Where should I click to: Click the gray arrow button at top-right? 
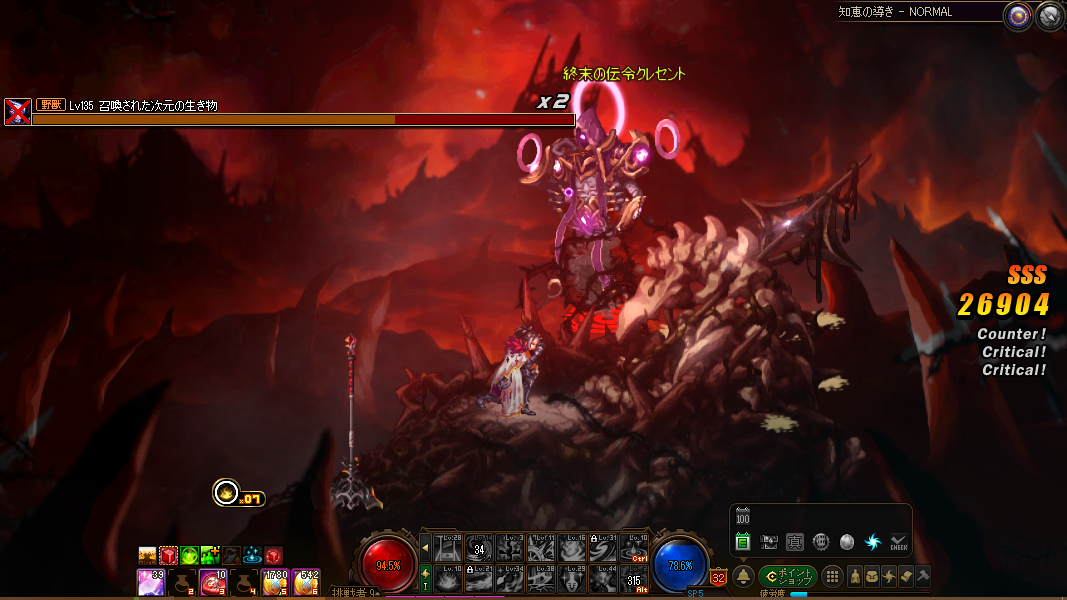1048,14
